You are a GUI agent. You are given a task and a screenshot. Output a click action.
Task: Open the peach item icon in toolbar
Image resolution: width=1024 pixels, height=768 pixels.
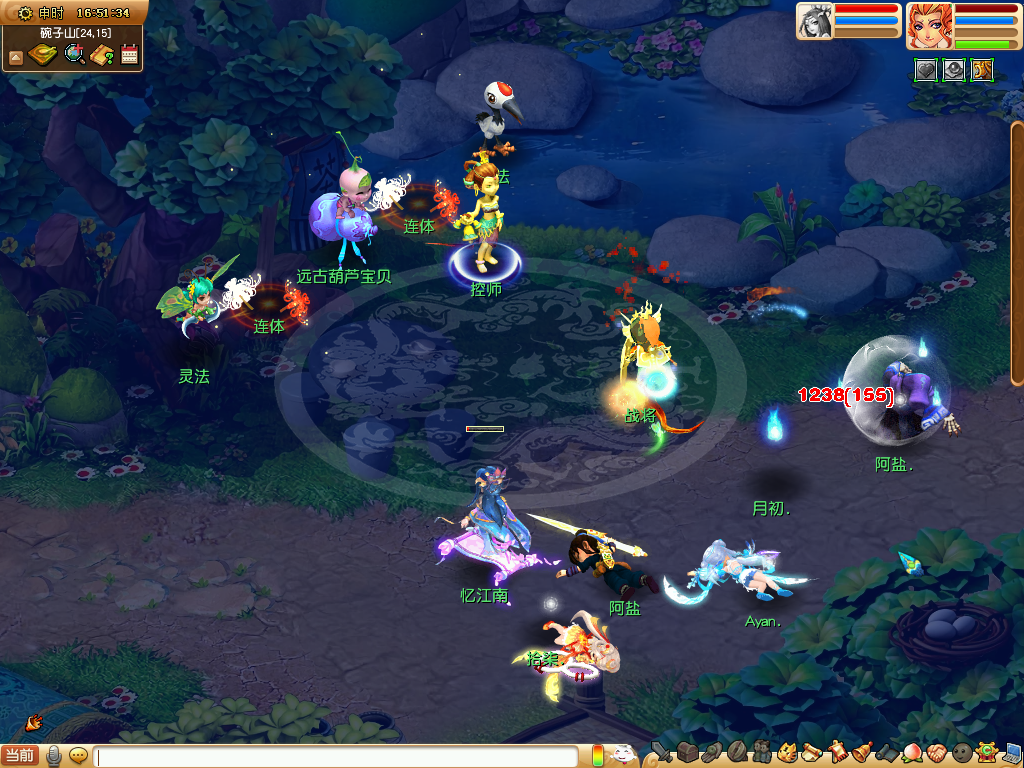coord(912,752)
